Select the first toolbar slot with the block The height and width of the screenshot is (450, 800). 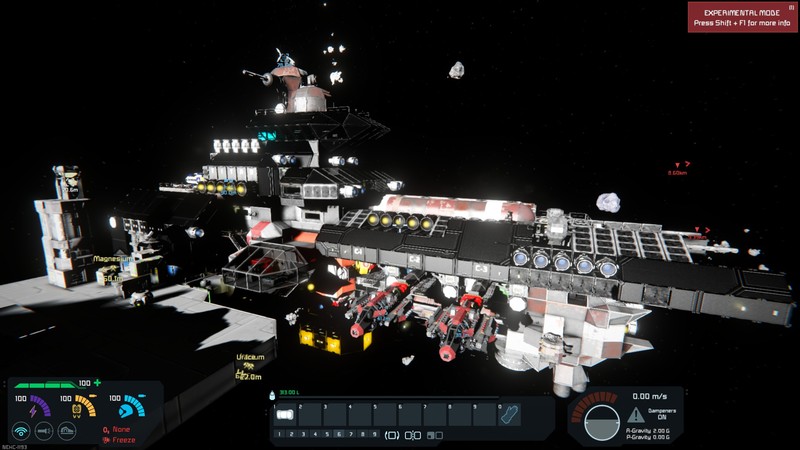(x=285, y=414)
